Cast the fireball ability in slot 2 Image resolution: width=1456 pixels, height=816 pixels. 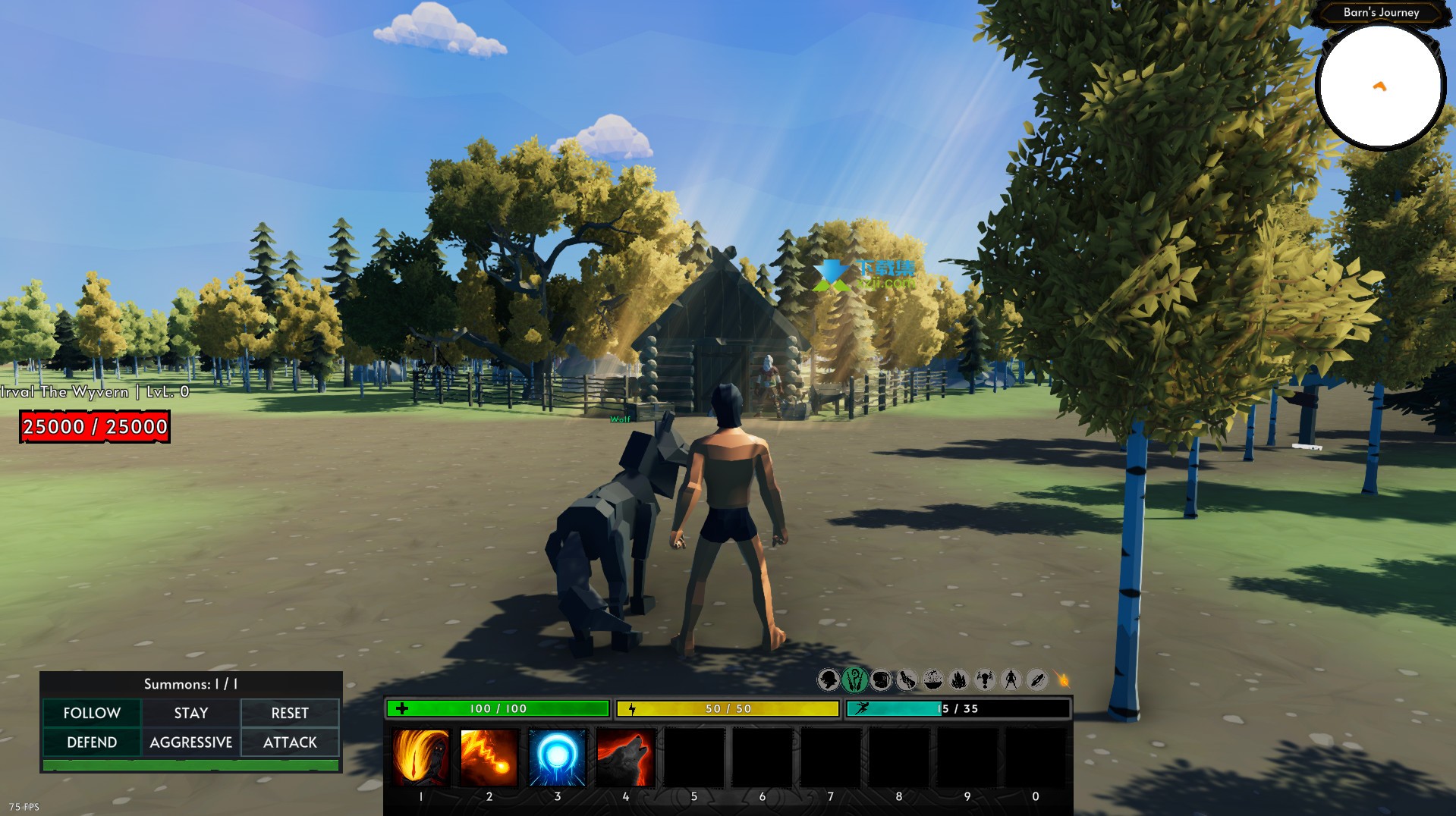coord(489,757)
